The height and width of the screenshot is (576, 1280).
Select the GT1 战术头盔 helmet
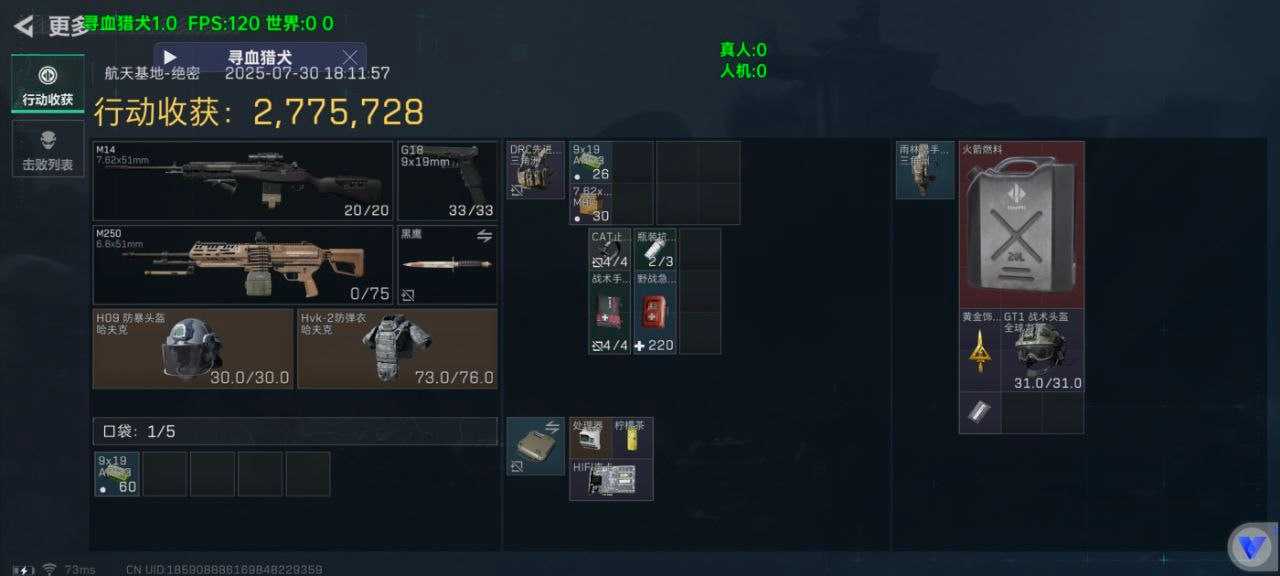pos(1042,350)
